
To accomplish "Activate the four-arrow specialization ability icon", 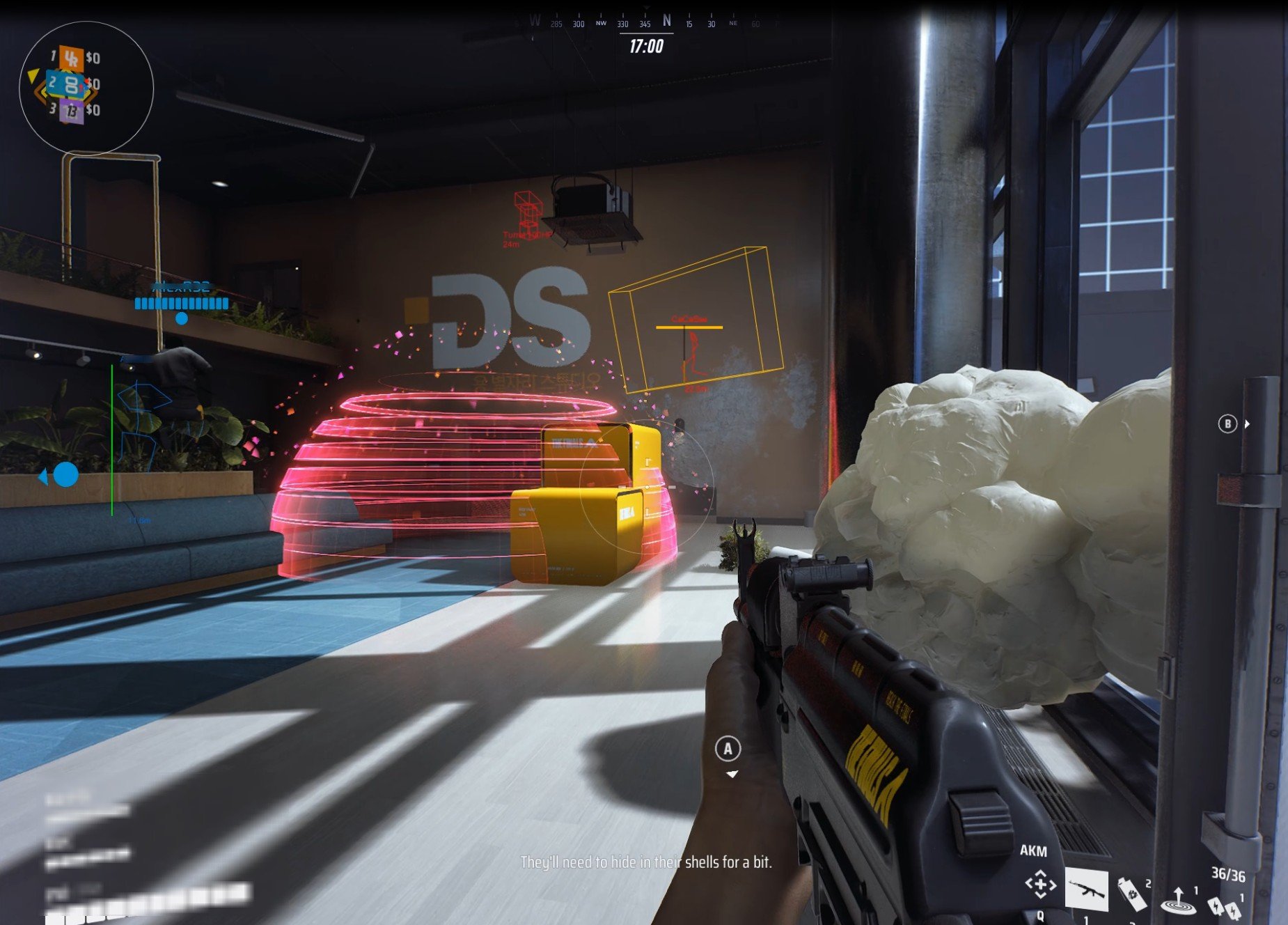I will coord(1040,885).
